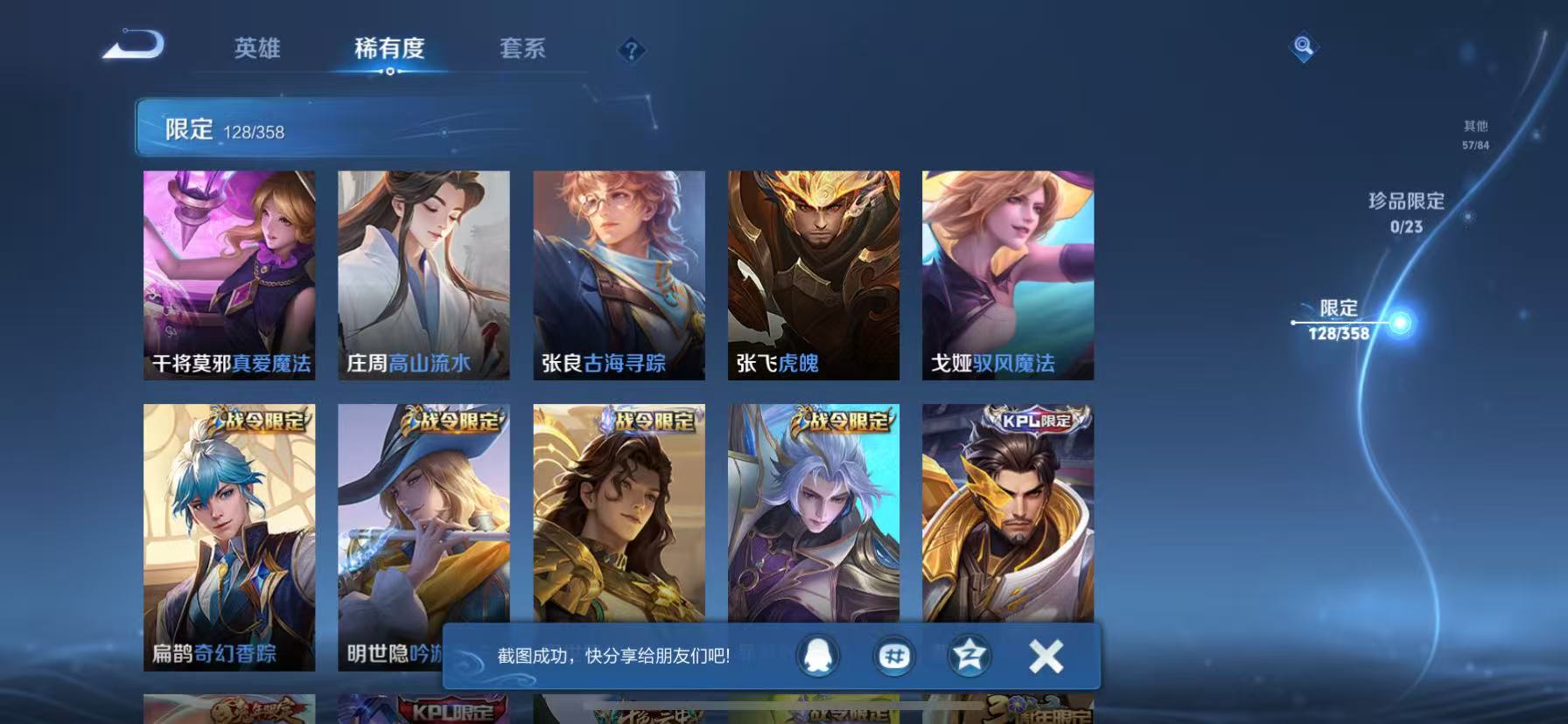The image size is (1568, 724).
Task: Open the 戈娅 驭风魔法 skin
Action: 1008,271
